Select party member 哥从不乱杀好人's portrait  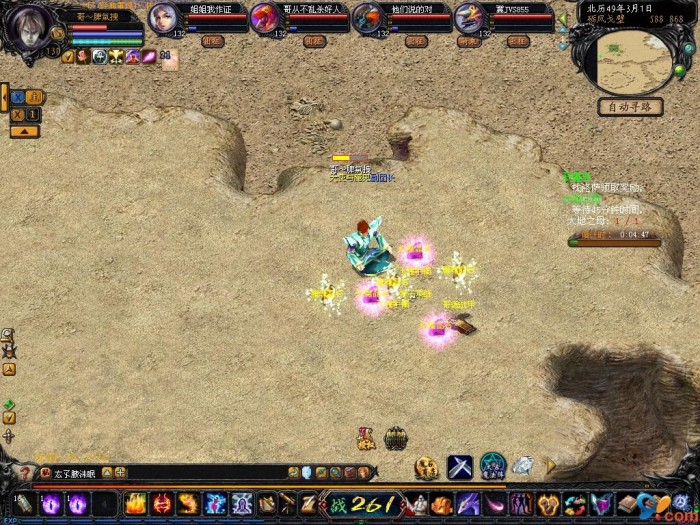264,18
